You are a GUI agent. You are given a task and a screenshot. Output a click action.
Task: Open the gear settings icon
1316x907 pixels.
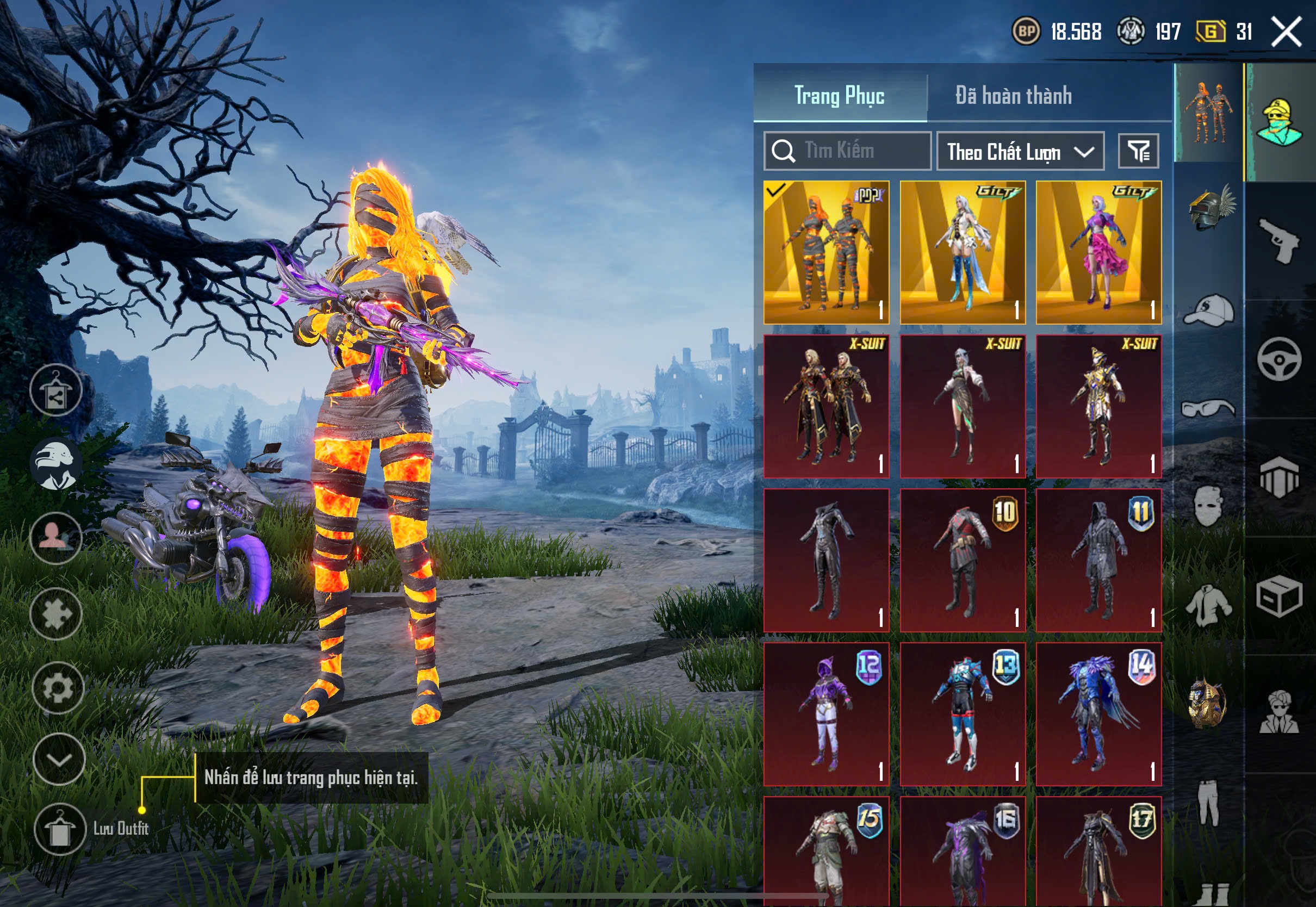(58, 688)
